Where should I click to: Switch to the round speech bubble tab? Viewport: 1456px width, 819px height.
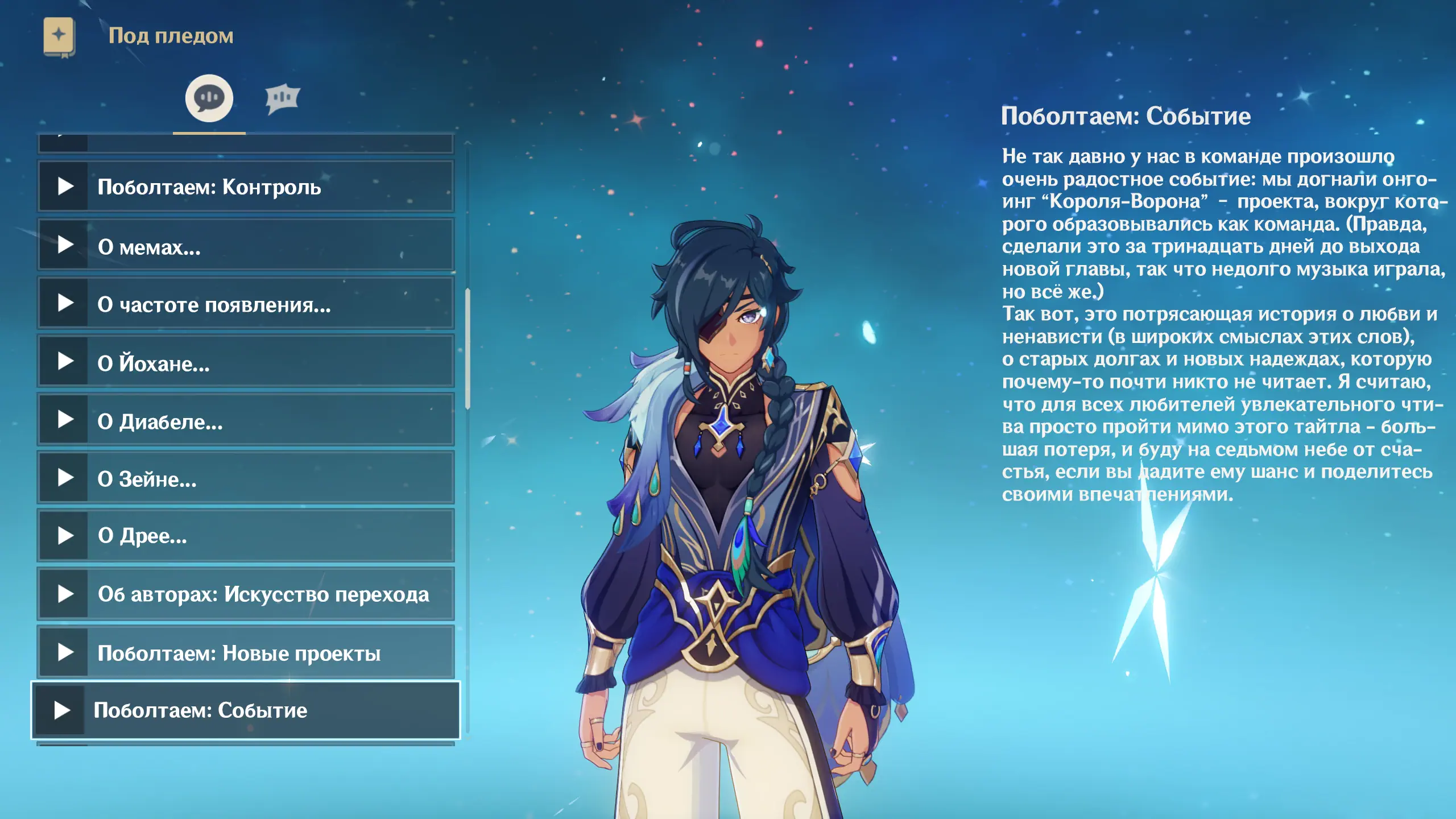[209, 98]
